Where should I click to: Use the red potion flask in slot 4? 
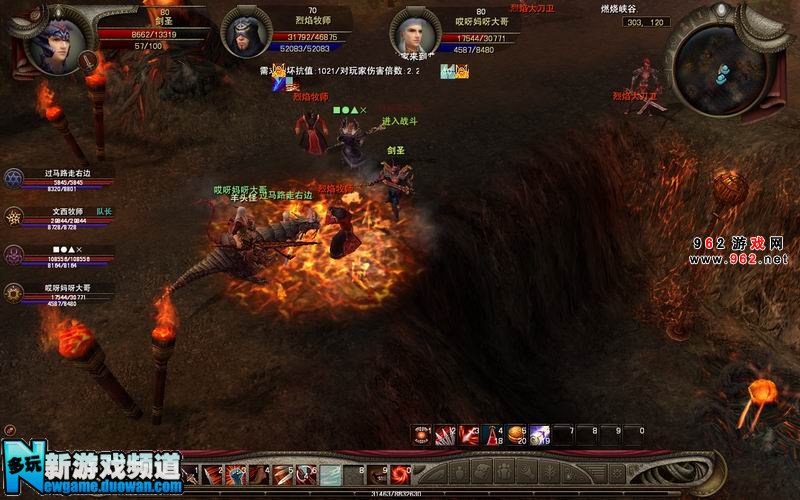(493, 433)
